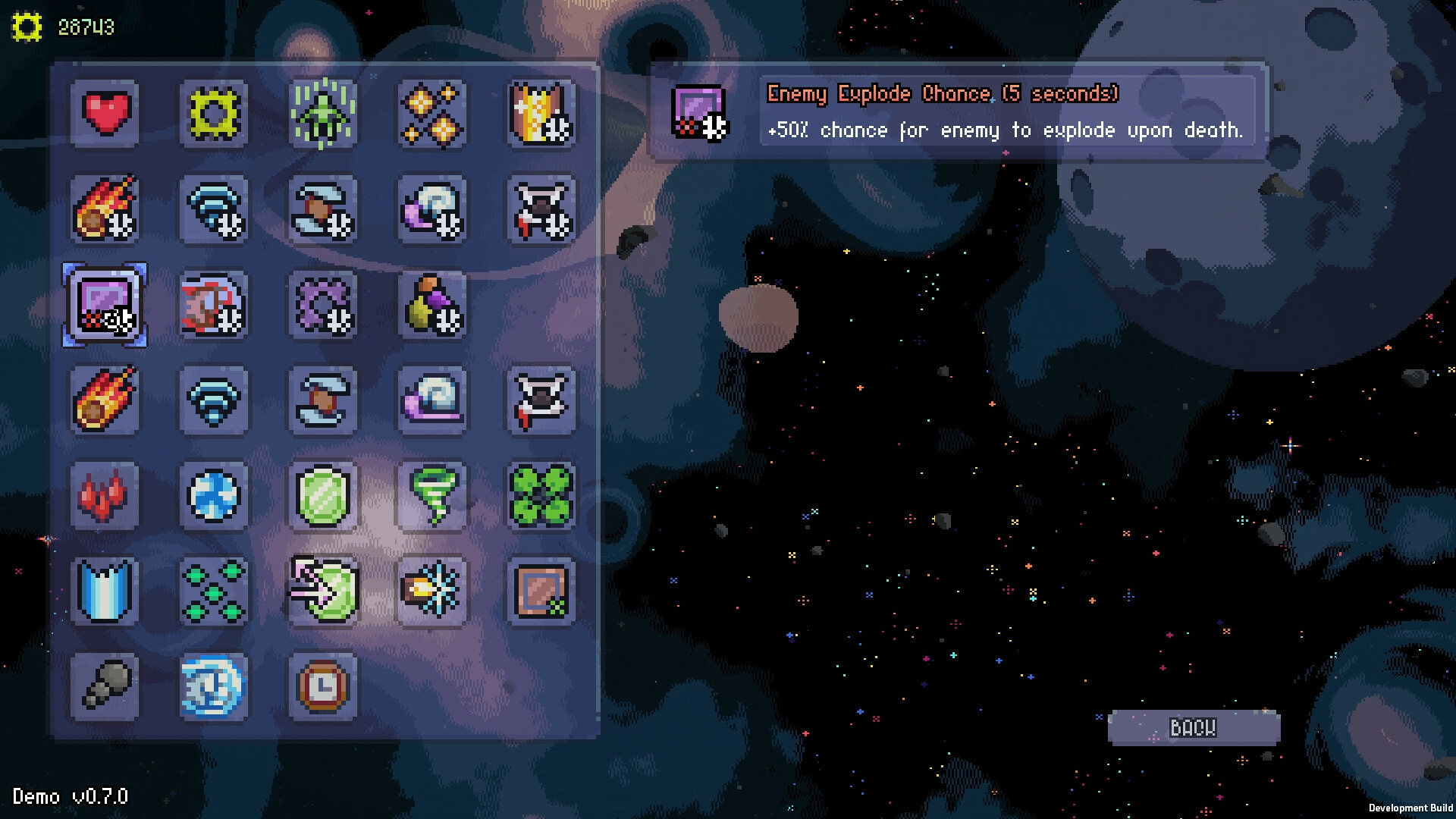Select the untimed purple snail icon

click(x=432, y=400)
